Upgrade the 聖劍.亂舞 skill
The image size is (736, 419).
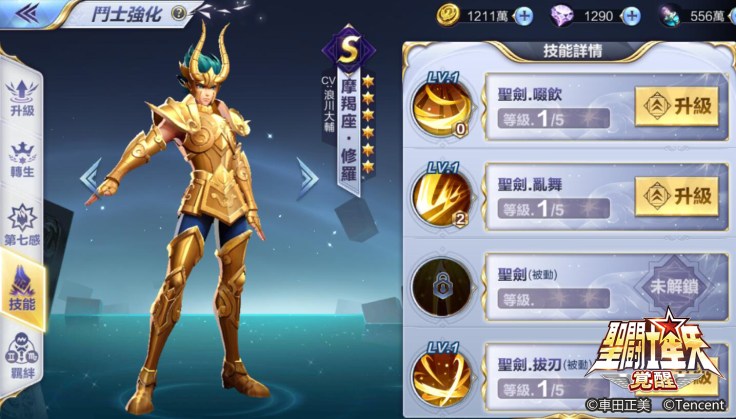point(676,193)
